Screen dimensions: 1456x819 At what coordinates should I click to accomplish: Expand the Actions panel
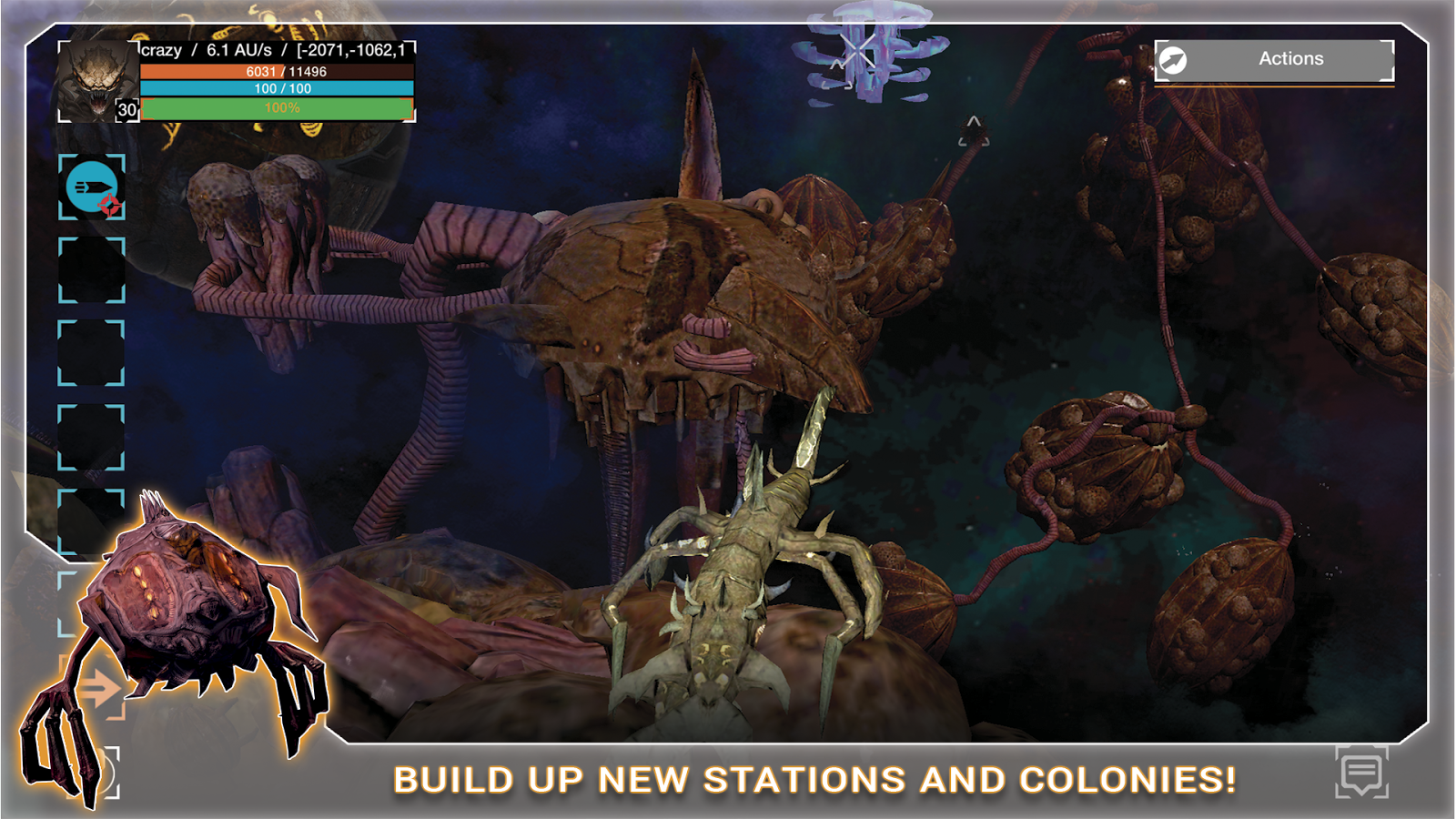[1292, 58]
